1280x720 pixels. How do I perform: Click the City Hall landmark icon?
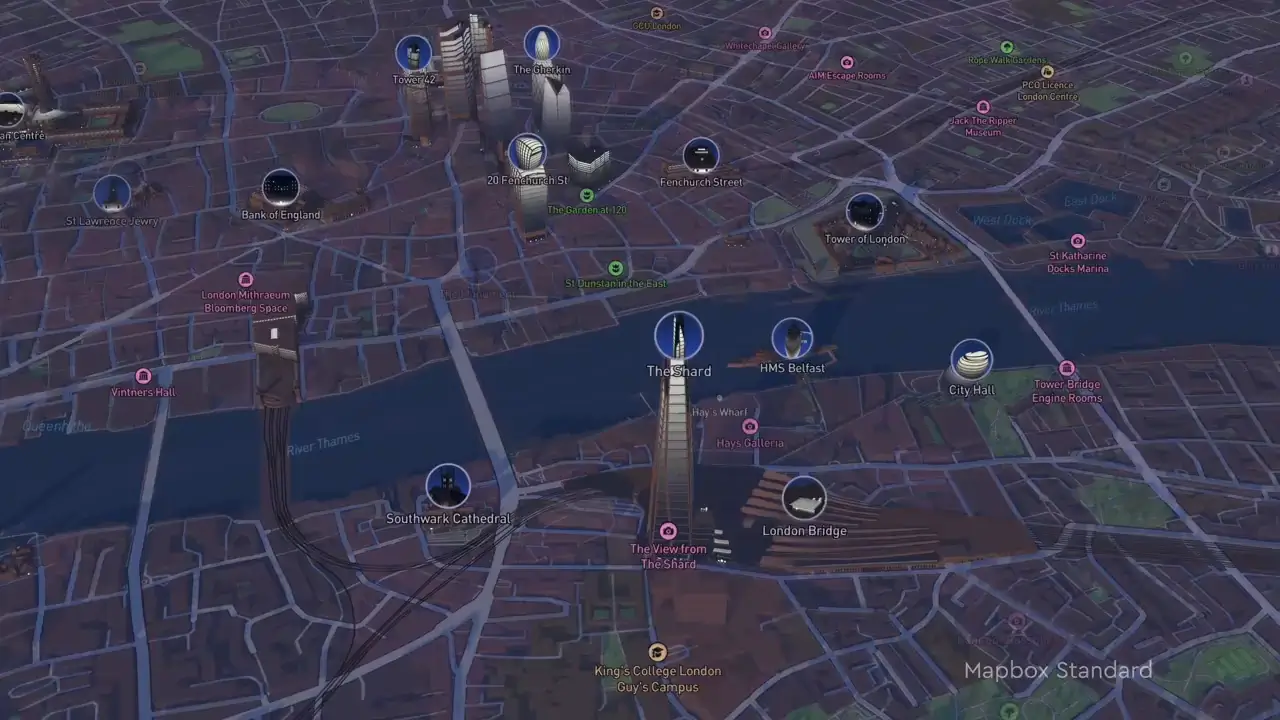coord(971,360)
